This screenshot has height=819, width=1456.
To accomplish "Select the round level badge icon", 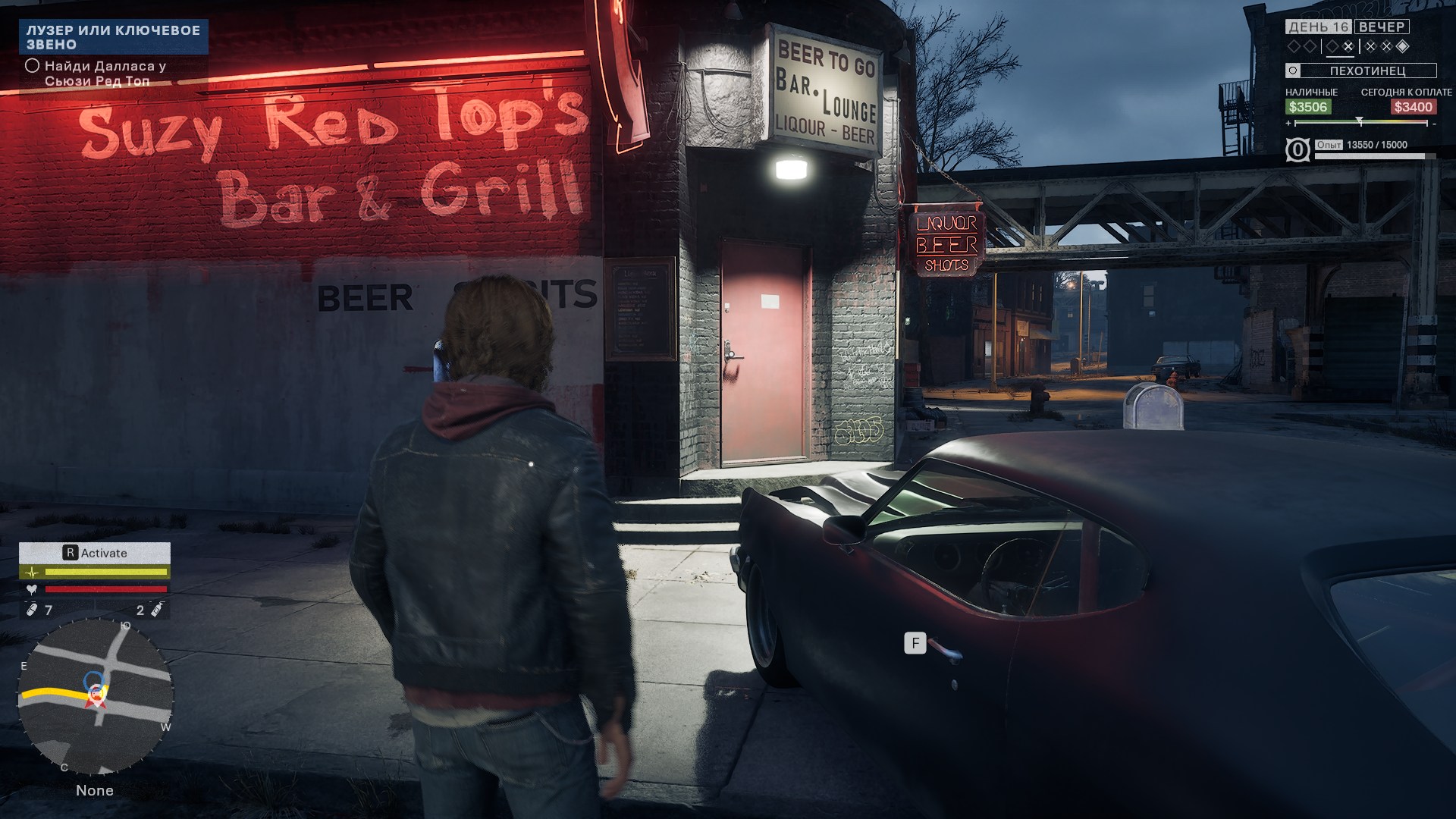I will pos(1298,150).
